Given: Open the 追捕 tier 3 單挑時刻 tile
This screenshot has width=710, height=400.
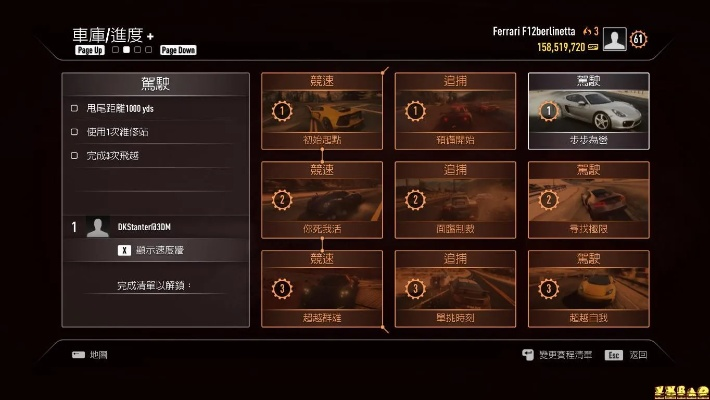Looking at the screenshot, I should 455,289.
